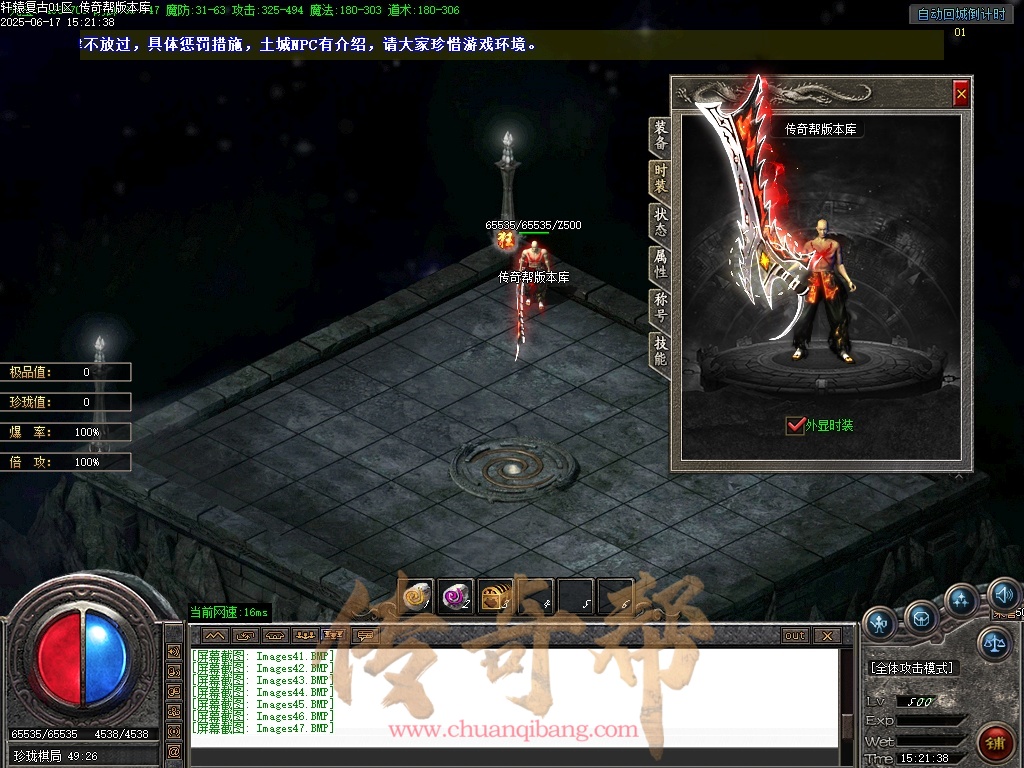Open the 状态 status tab

click(660, 222)
